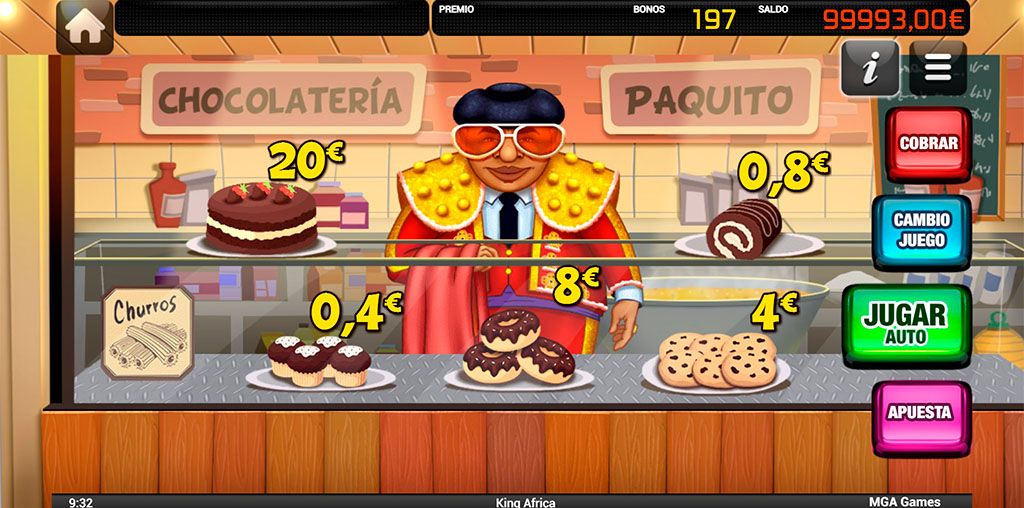Switch games with CAMBIO JUEGO
The width and height of the screenshot is (1024, 508).
[x=921, y=230]
